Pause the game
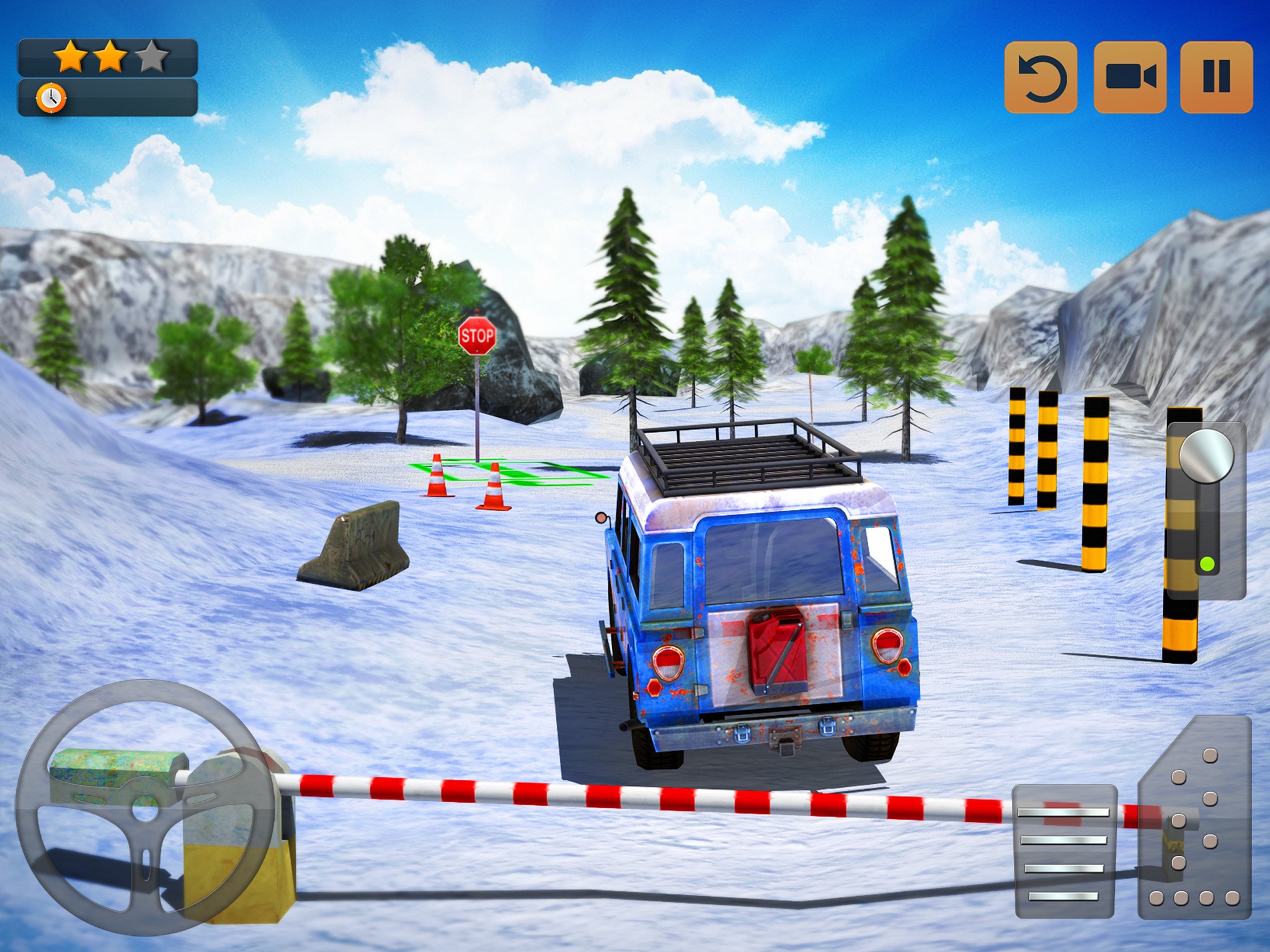Viewport: 1270px width, 952px height. pos(1216,77)
